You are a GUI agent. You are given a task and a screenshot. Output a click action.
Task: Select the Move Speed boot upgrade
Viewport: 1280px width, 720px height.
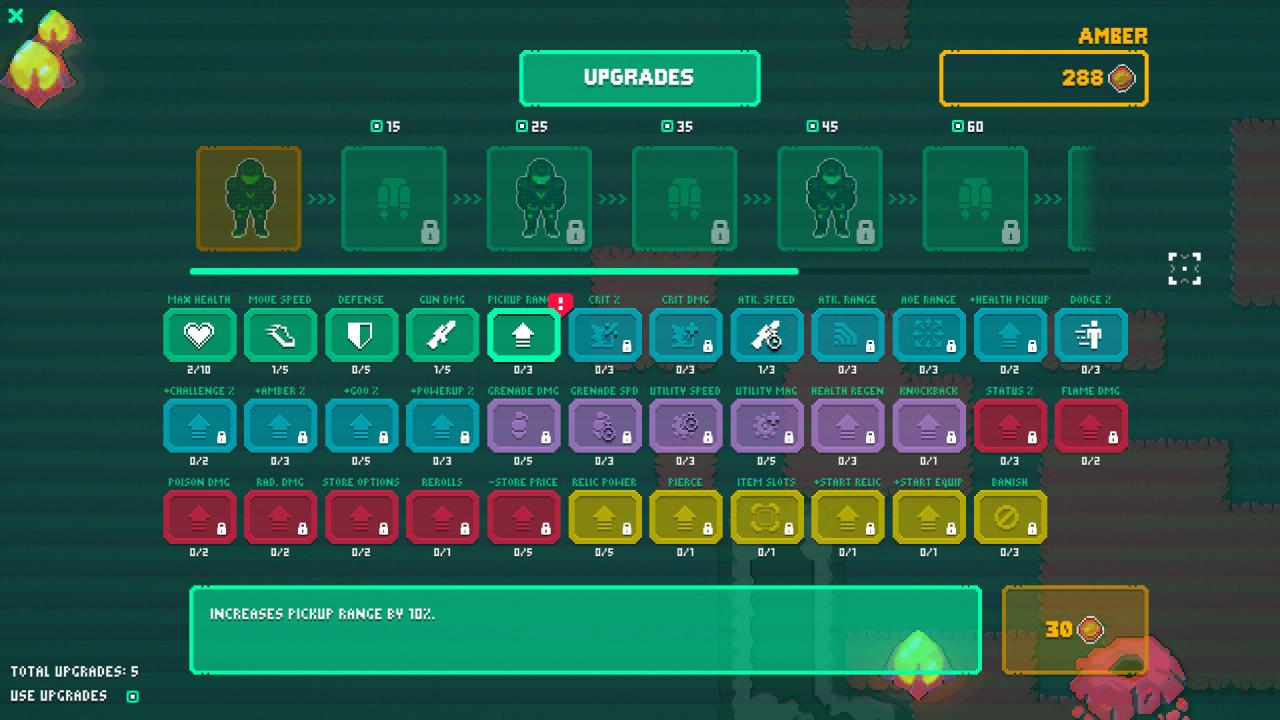tap(280, 335)
